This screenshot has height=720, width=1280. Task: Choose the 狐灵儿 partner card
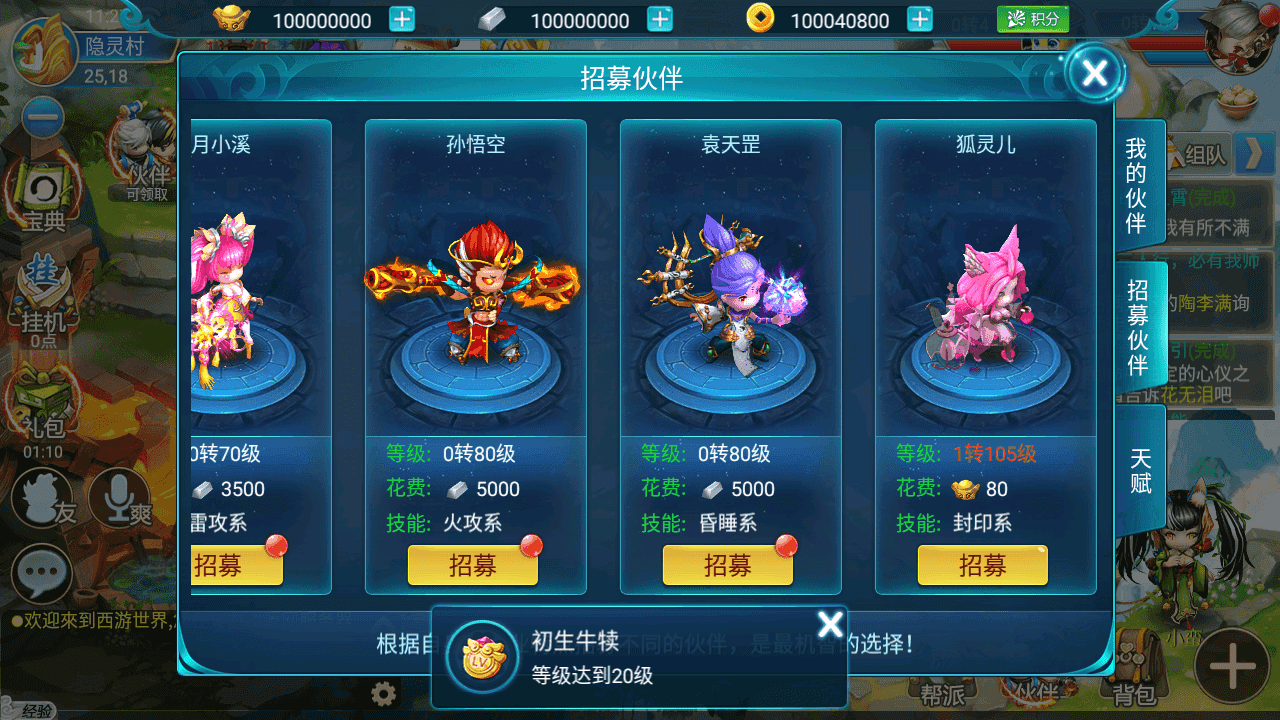tap(985, 290)
